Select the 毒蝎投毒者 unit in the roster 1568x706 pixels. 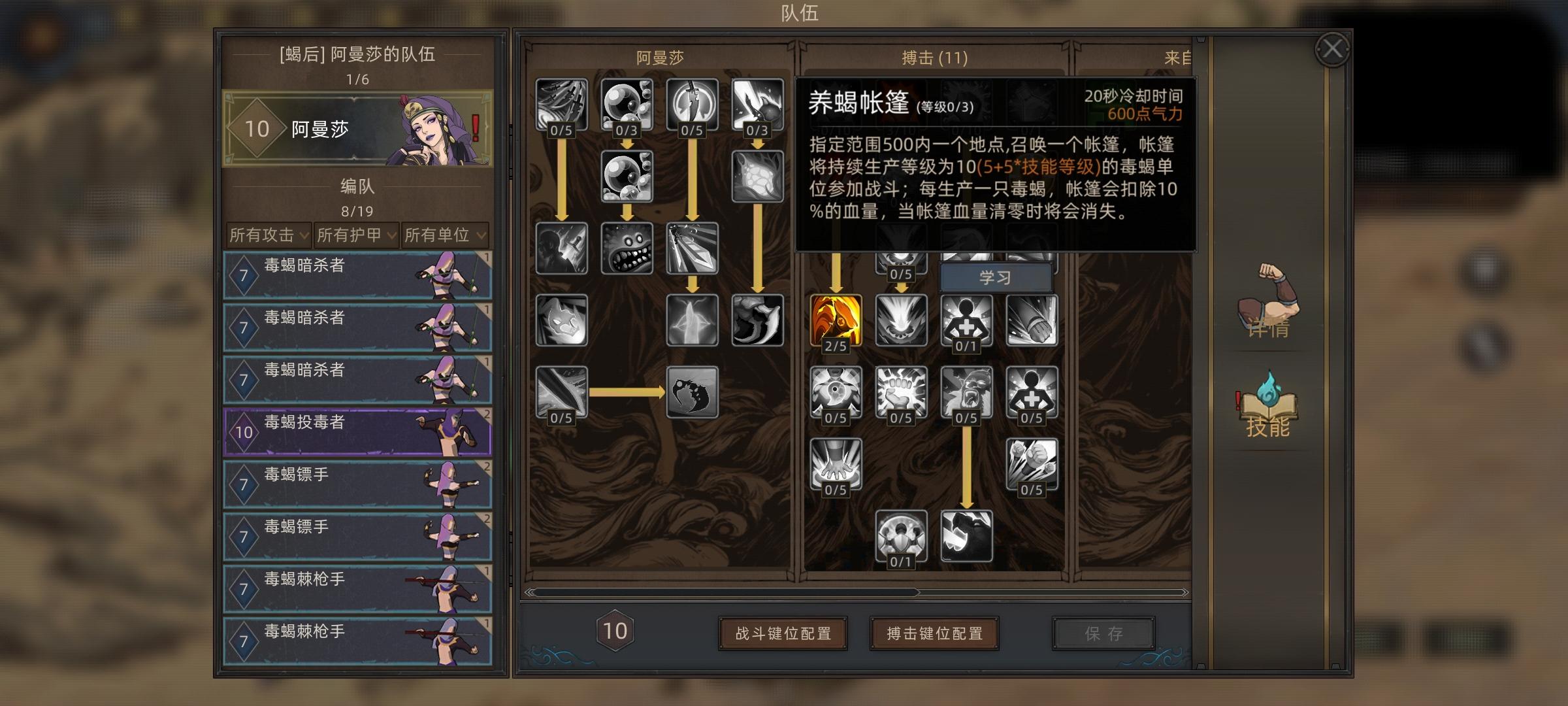pyautogui.click(x=358, y=431)
